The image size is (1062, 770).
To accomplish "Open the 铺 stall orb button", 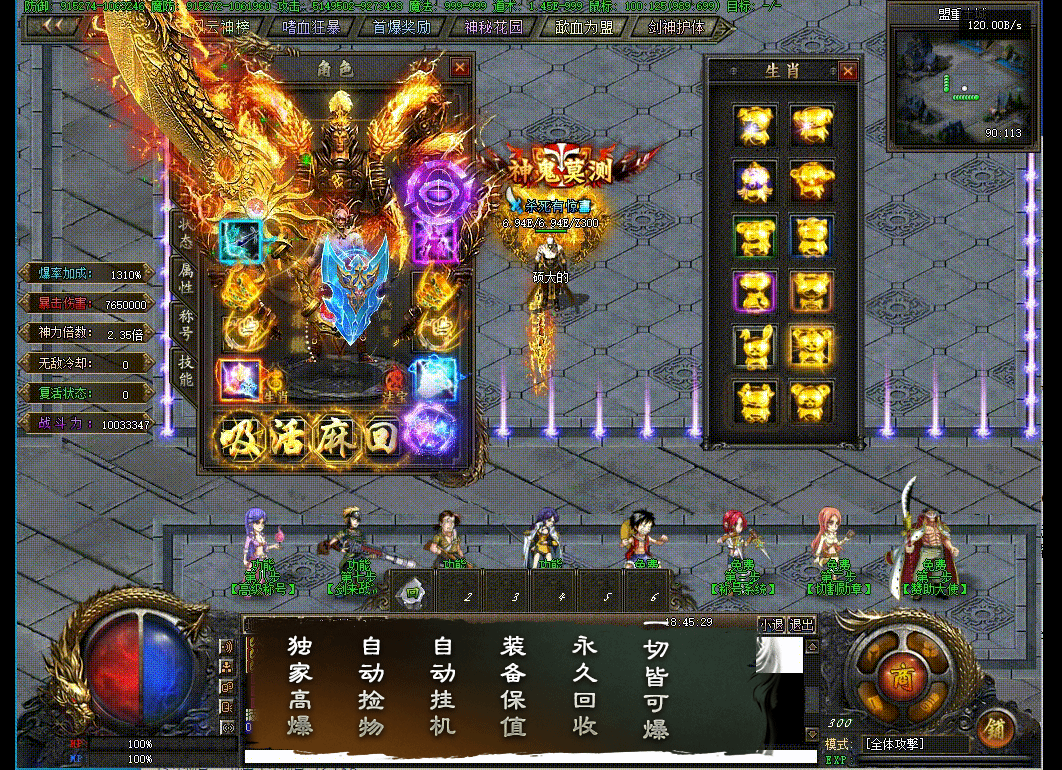I will coord(994,727).
